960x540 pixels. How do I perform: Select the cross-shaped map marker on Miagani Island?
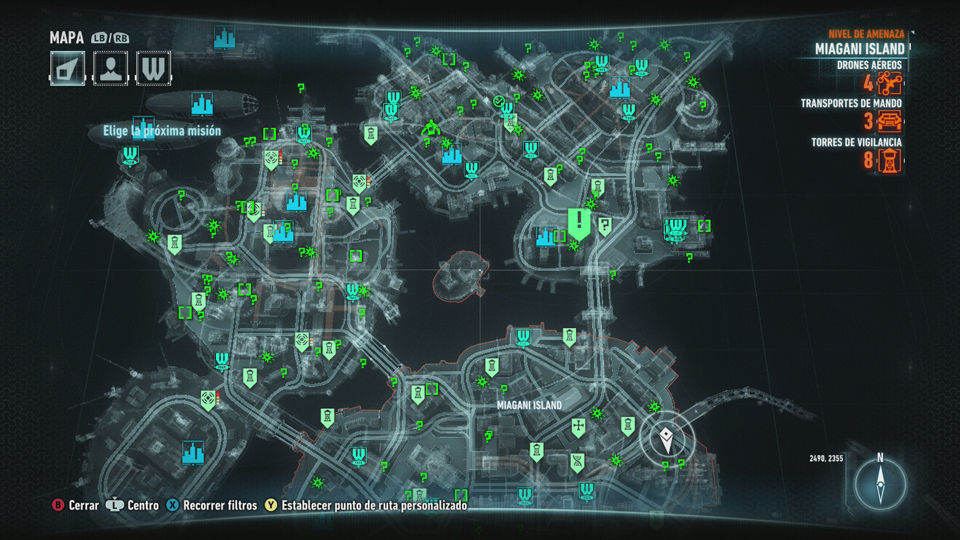(x=578, y=427)
